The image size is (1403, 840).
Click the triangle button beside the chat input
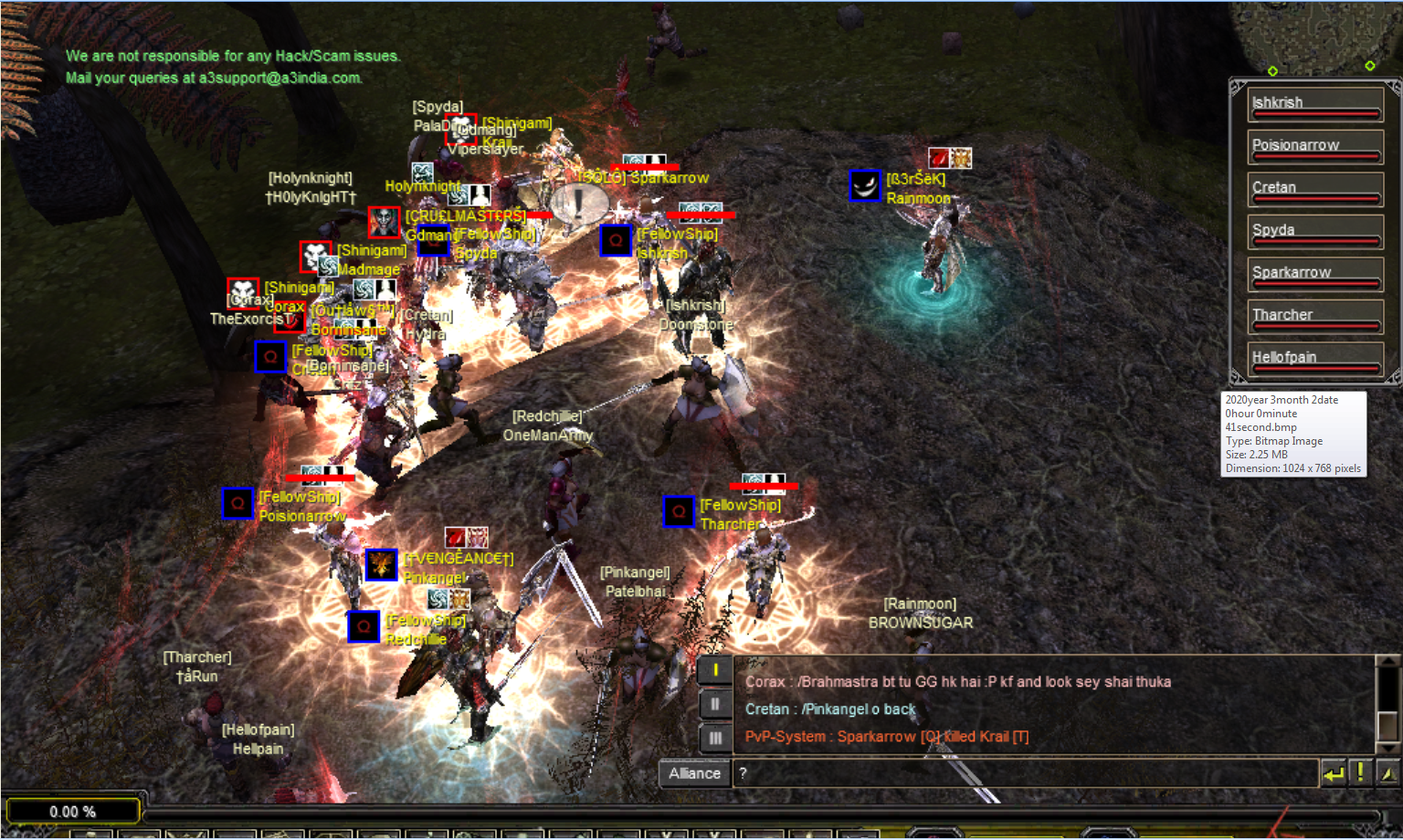pyautogui.click(x=1387, y=774)
